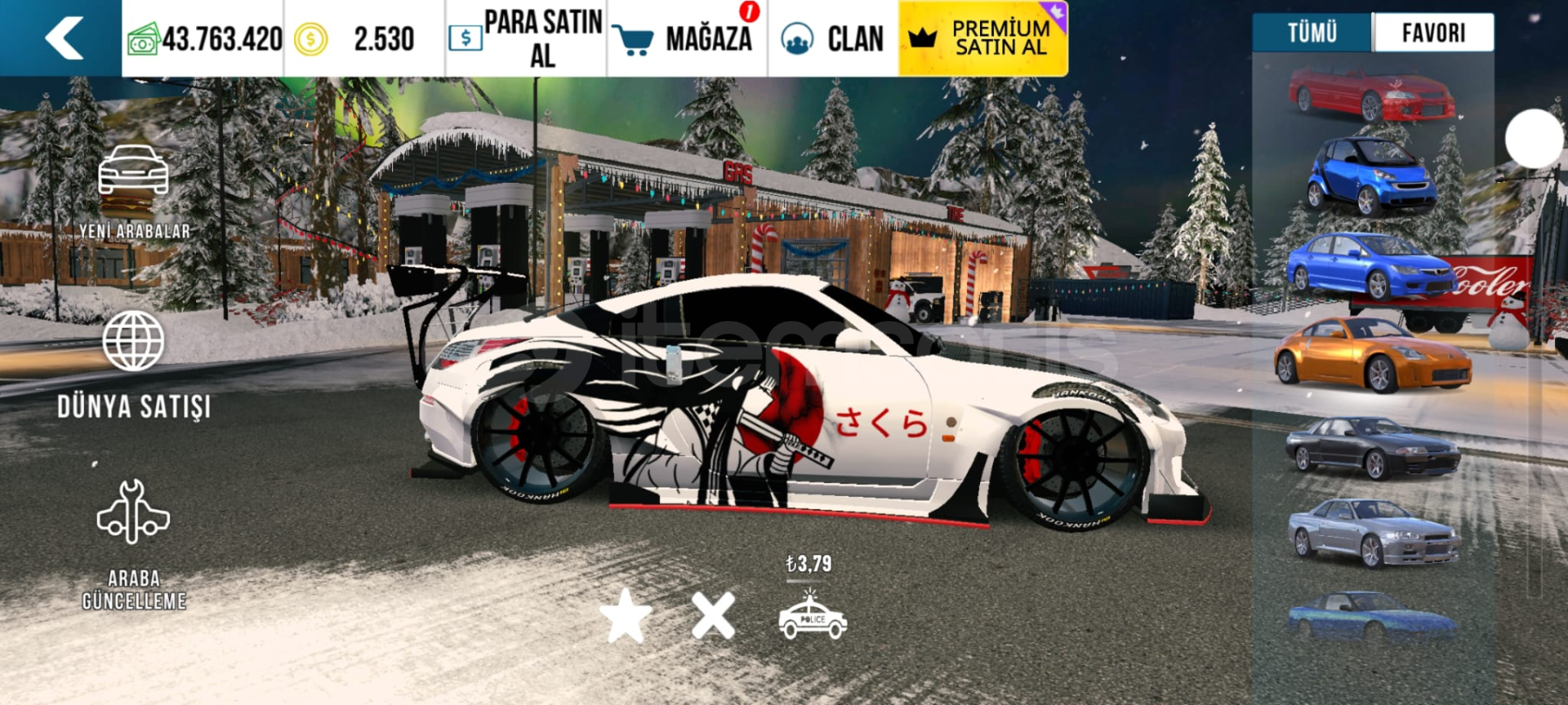Image resolution: width=1568 pixels, height=705 pixels.
Task: Mark car as favorite with star icon
Action: pyautogui.click(x=626, y=615)
